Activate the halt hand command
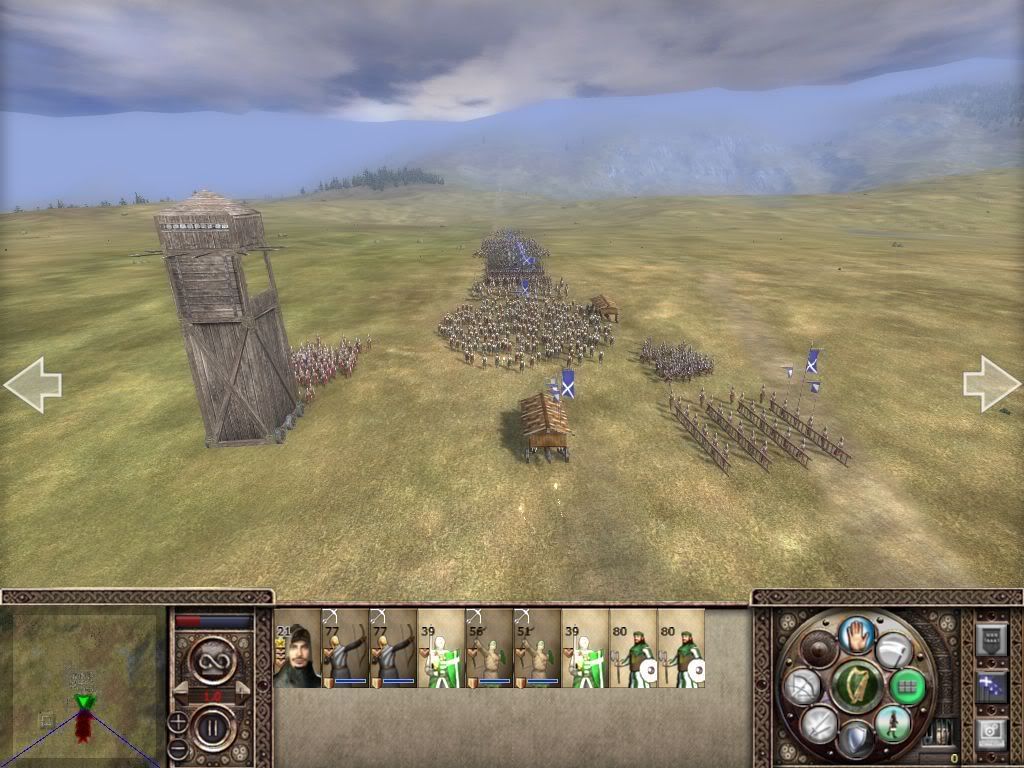Screen dimensions: 1024x768 pyautogui.click(x=857, y=635)
